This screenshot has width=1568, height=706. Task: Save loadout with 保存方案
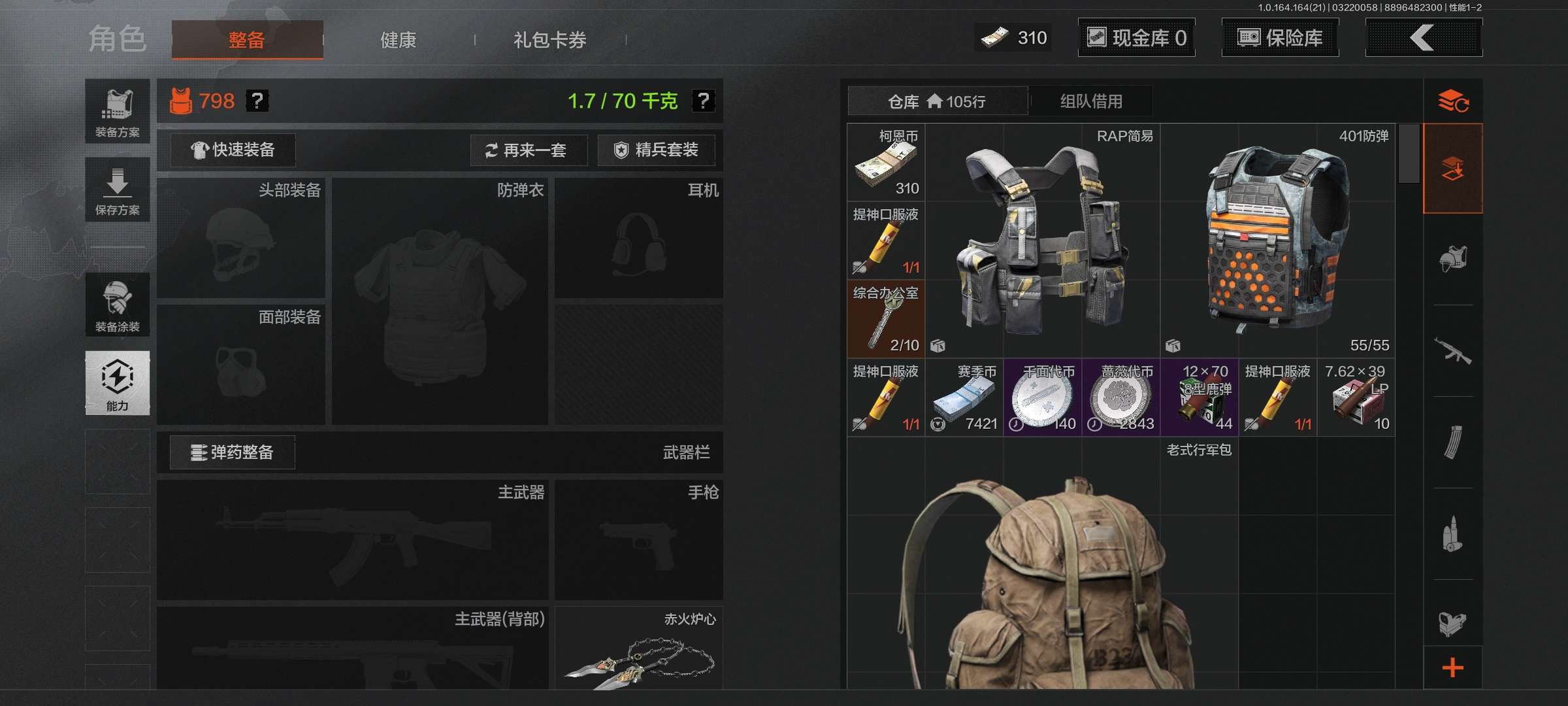(x=118, y=190)
